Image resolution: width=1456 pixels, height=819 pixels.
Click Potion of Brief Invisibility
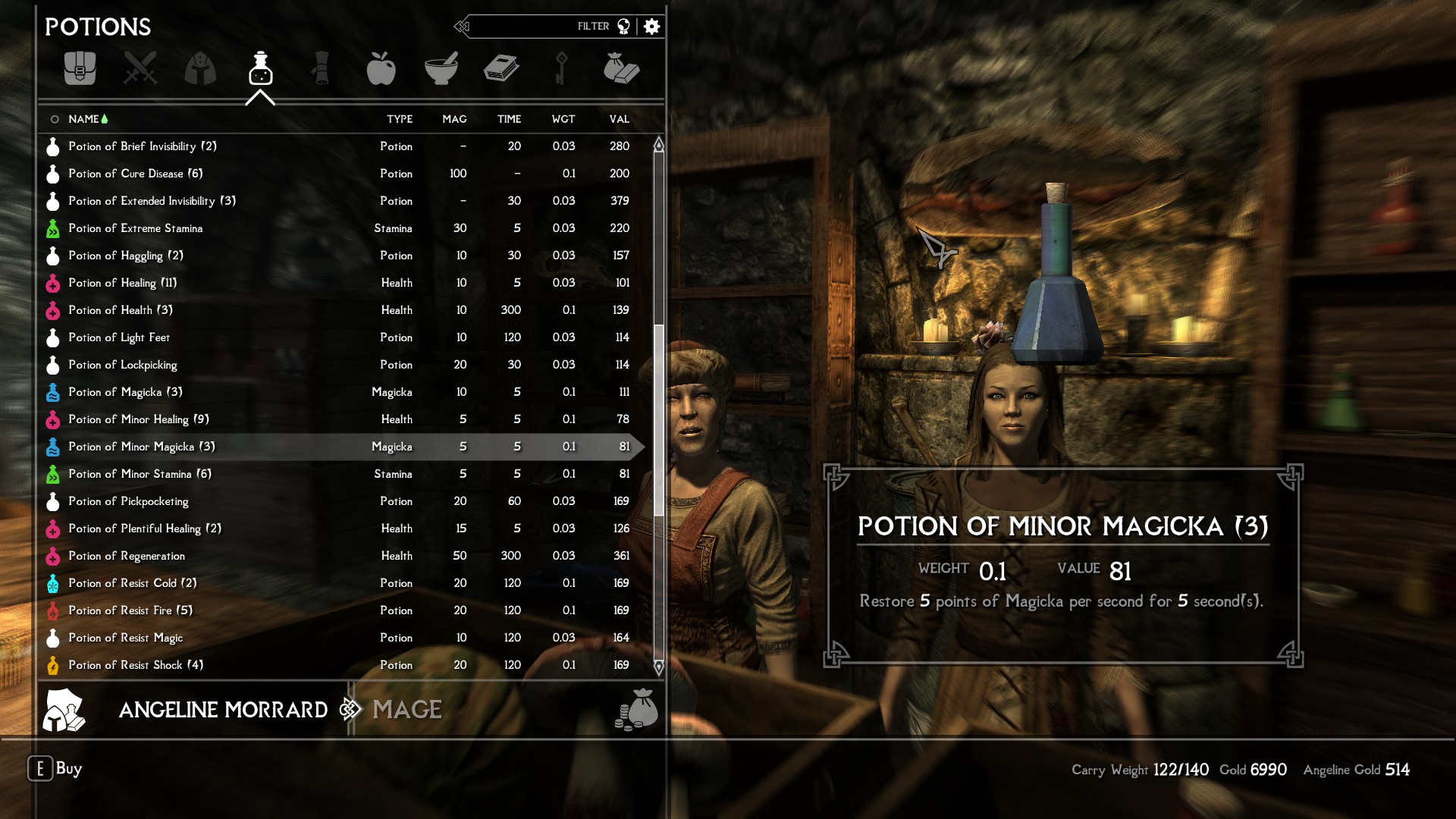pyautogui.click(x=142, y=146)
